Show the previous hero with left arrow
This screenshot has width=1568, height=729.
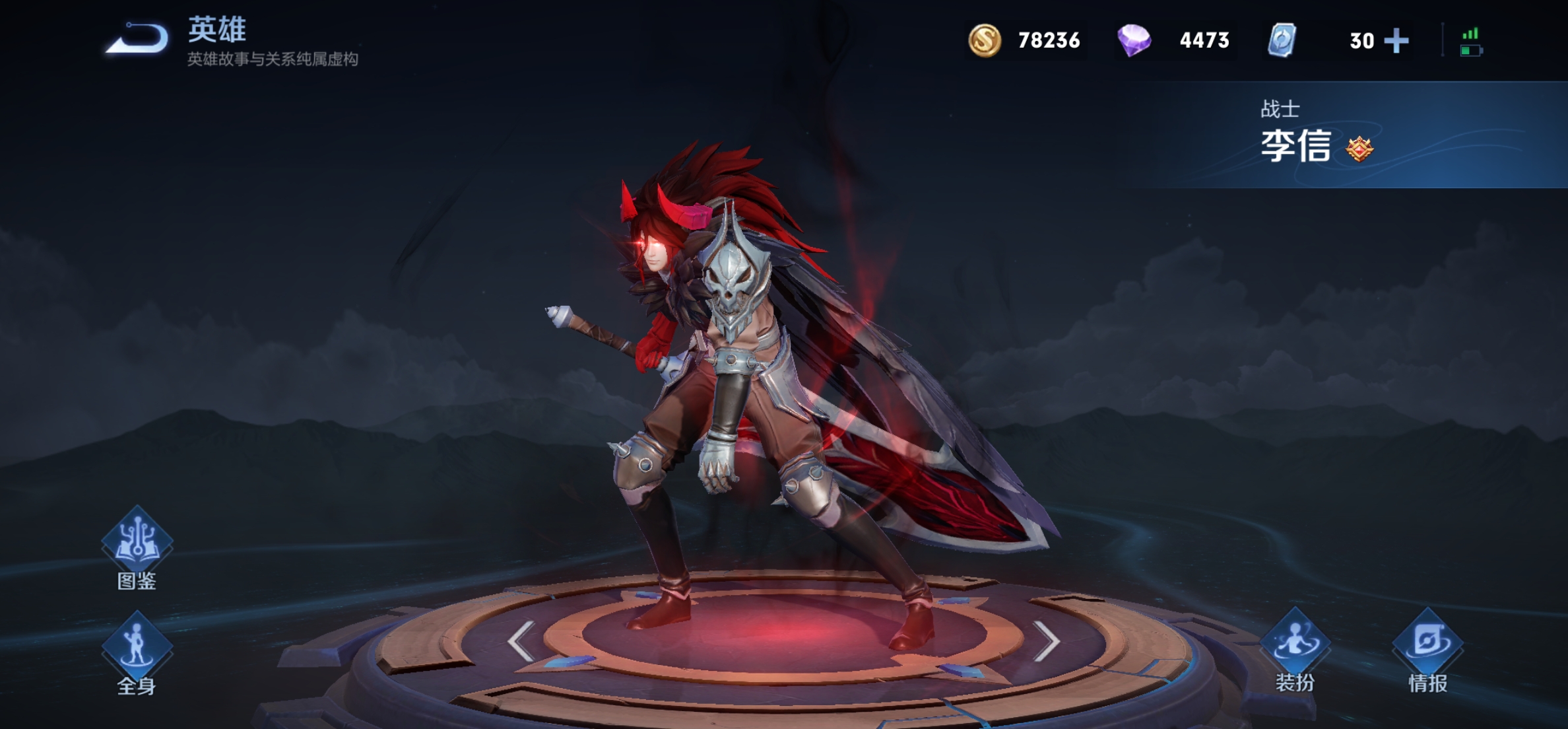[521, 641]
